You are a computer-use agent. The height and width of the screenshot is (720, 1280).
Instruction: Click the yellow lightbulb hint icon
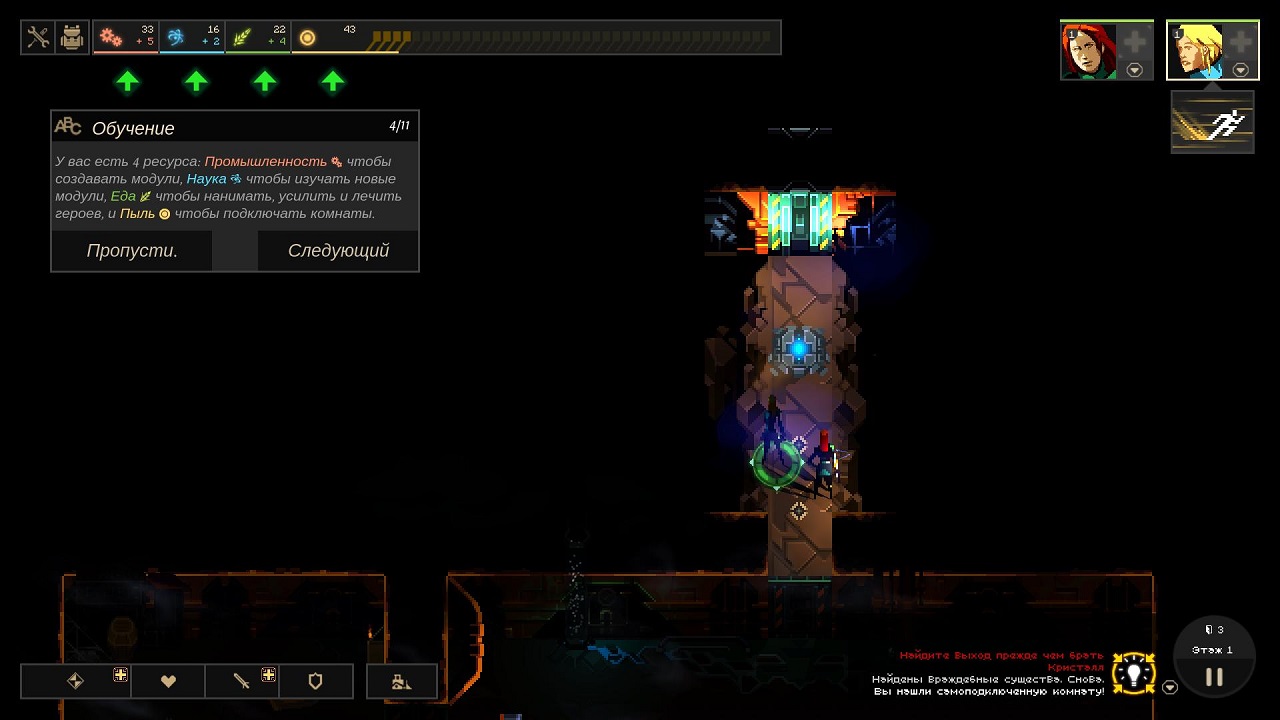(1134, 673)
